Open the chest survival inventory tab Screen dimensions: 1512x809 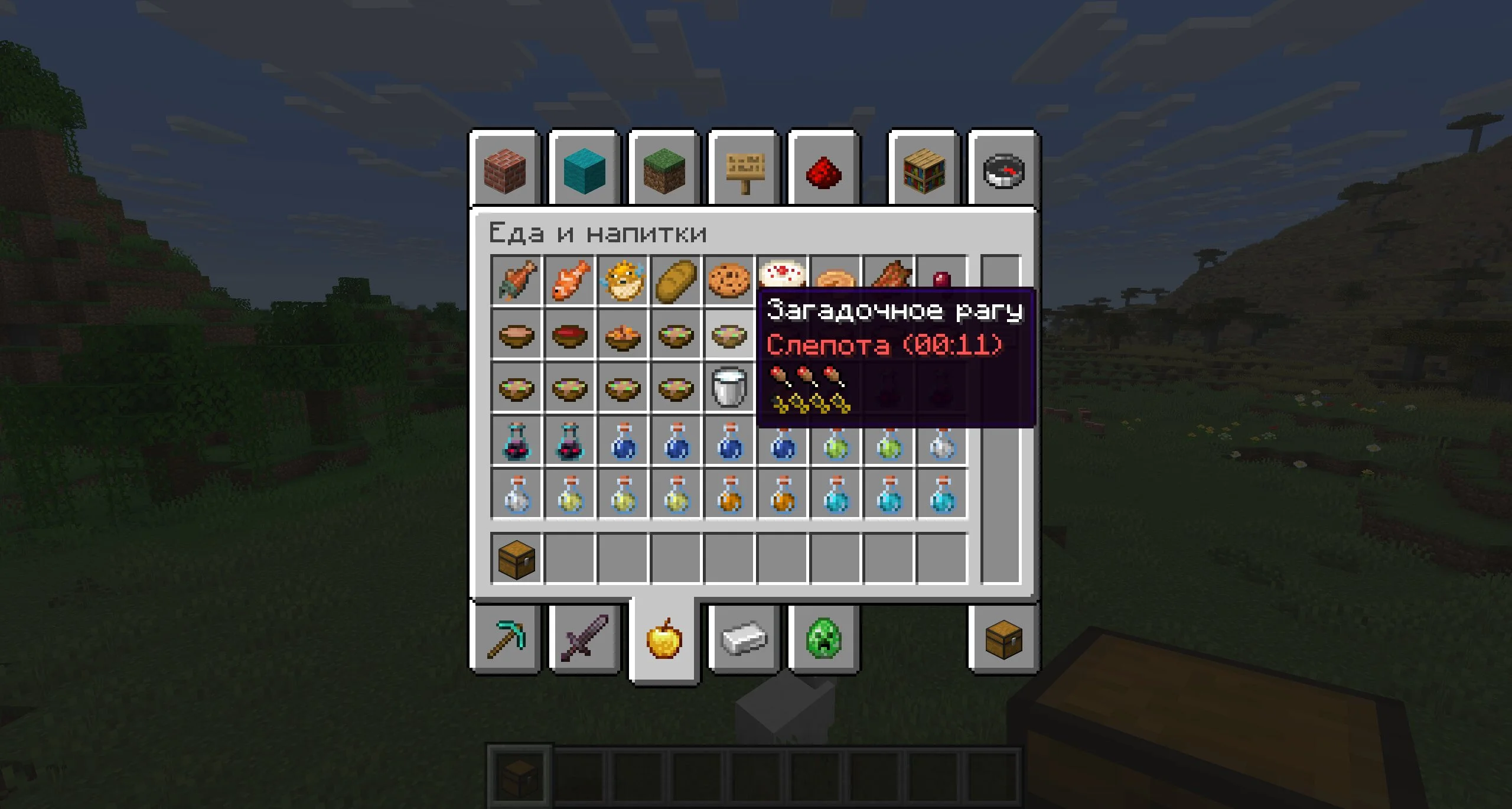1003,639
